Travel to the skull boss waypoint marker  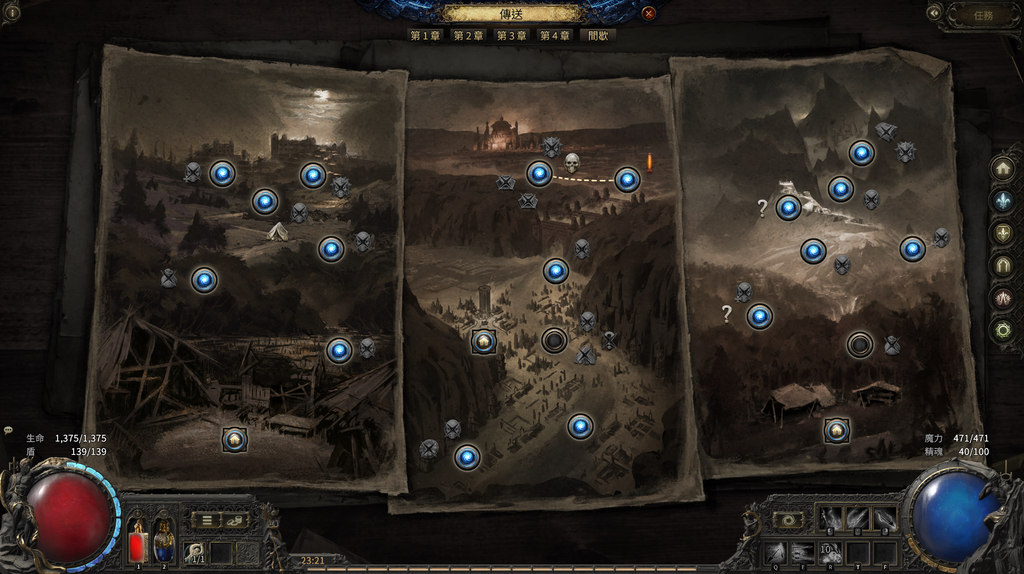pyautogui.click(x=572, y=163)
